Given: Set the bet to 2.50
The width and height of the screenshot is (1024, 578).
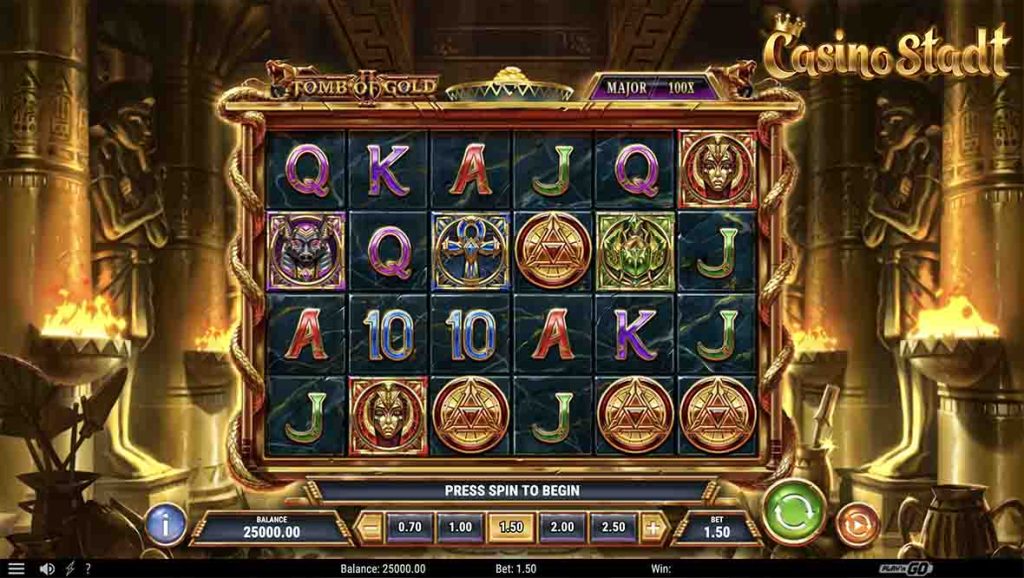Looking at the screenshot, I should pos(613,527).
